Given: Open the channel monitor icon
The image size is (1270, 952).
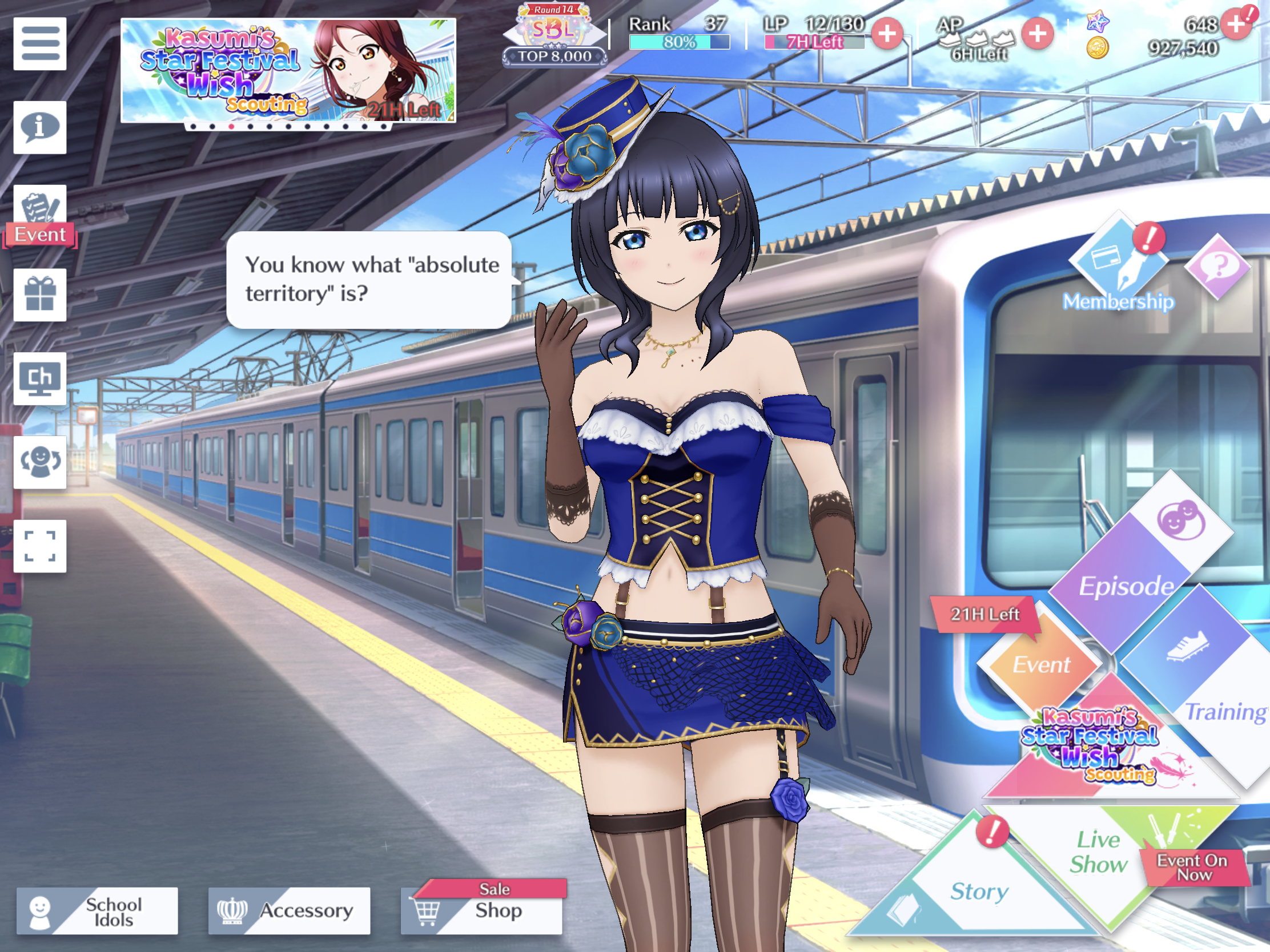Looking at the screenshot, I should click(39, 379).
